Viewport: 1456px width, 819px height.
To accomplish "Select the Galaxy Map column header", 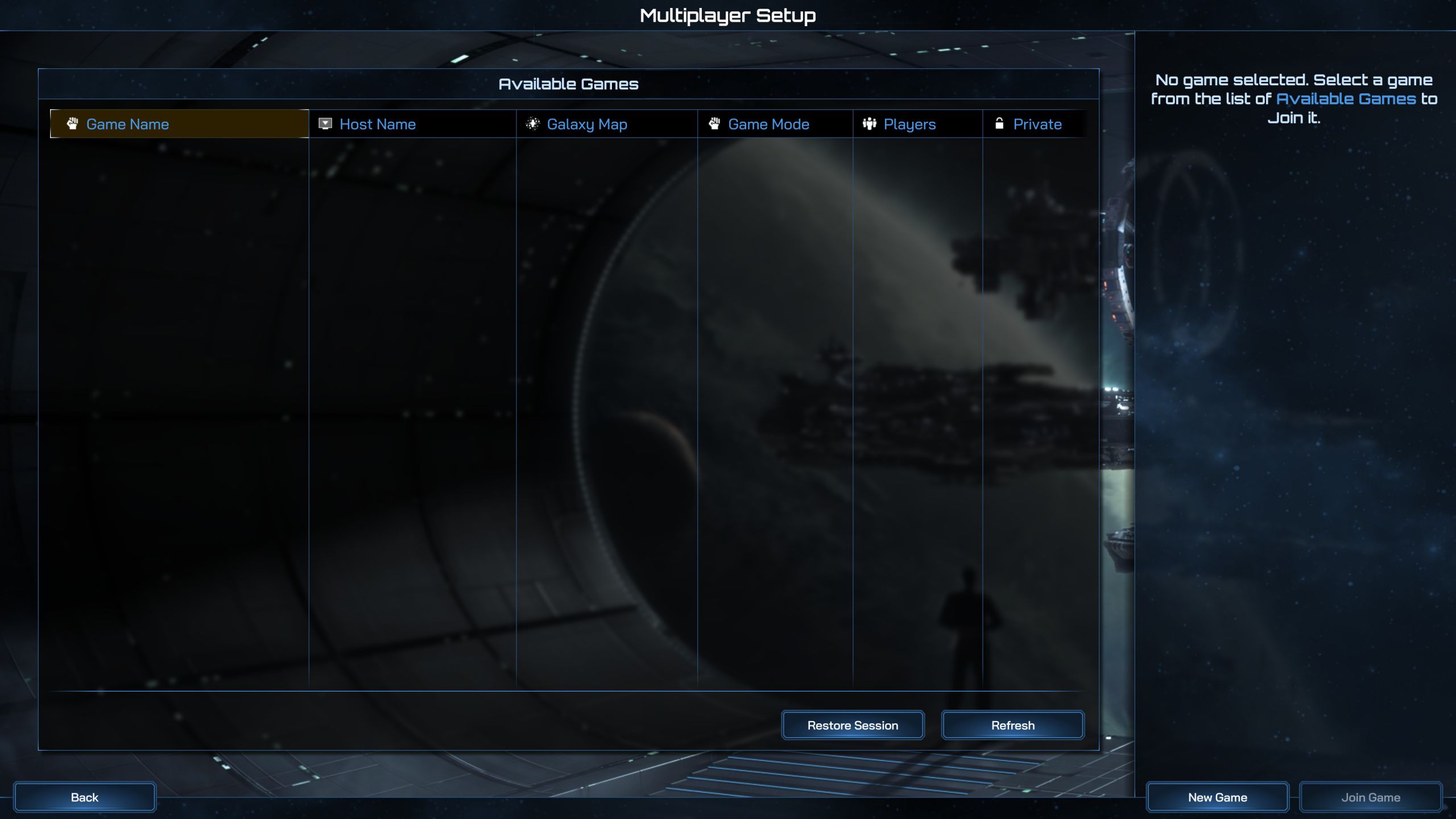I will pyautogui.click(x=587, y=124).
